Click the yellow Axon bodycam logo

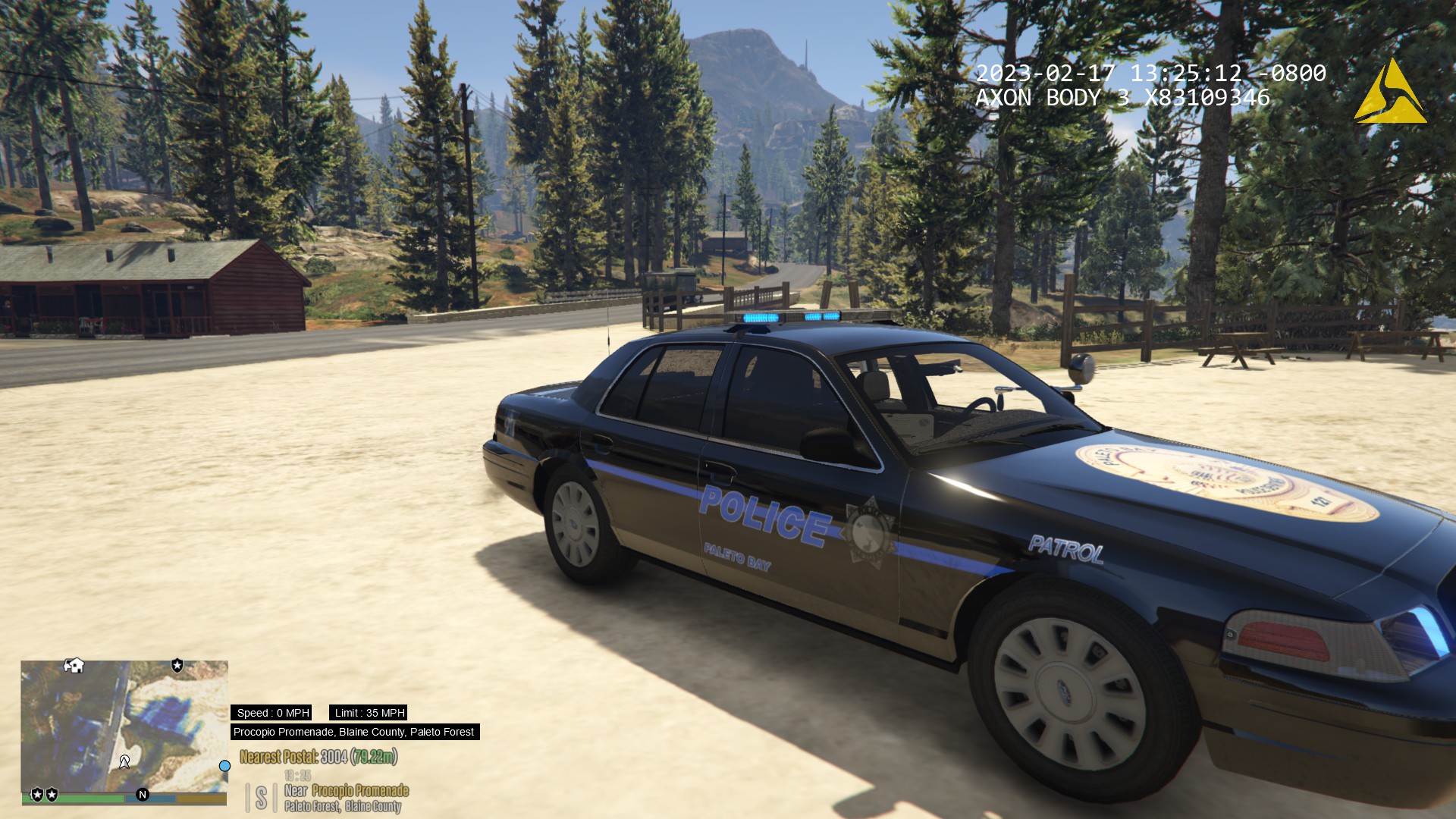pos(1390,93)
